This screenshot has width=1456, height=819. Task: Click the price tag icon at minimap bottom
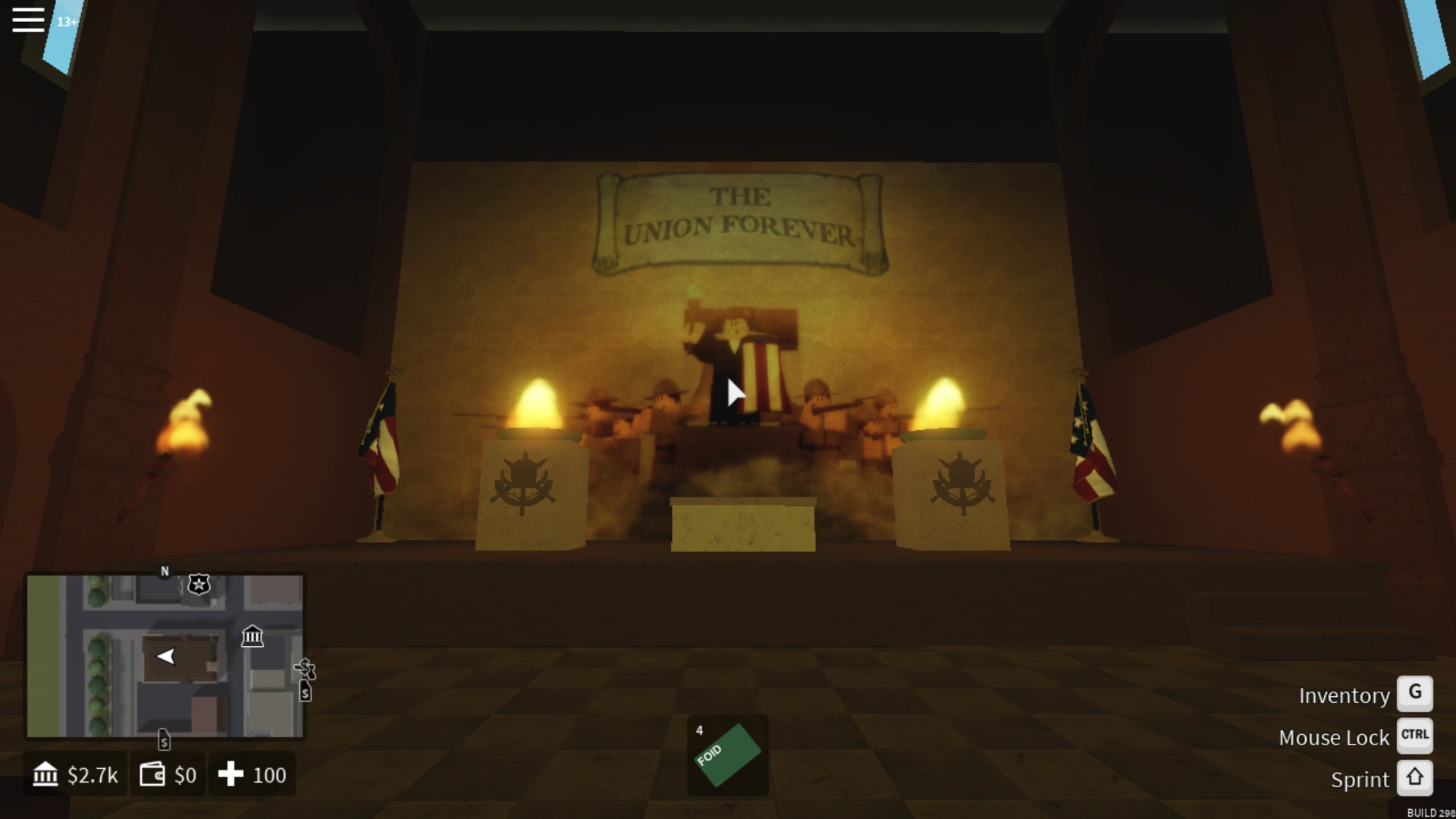pyautogui.click(x=164, y=739)
